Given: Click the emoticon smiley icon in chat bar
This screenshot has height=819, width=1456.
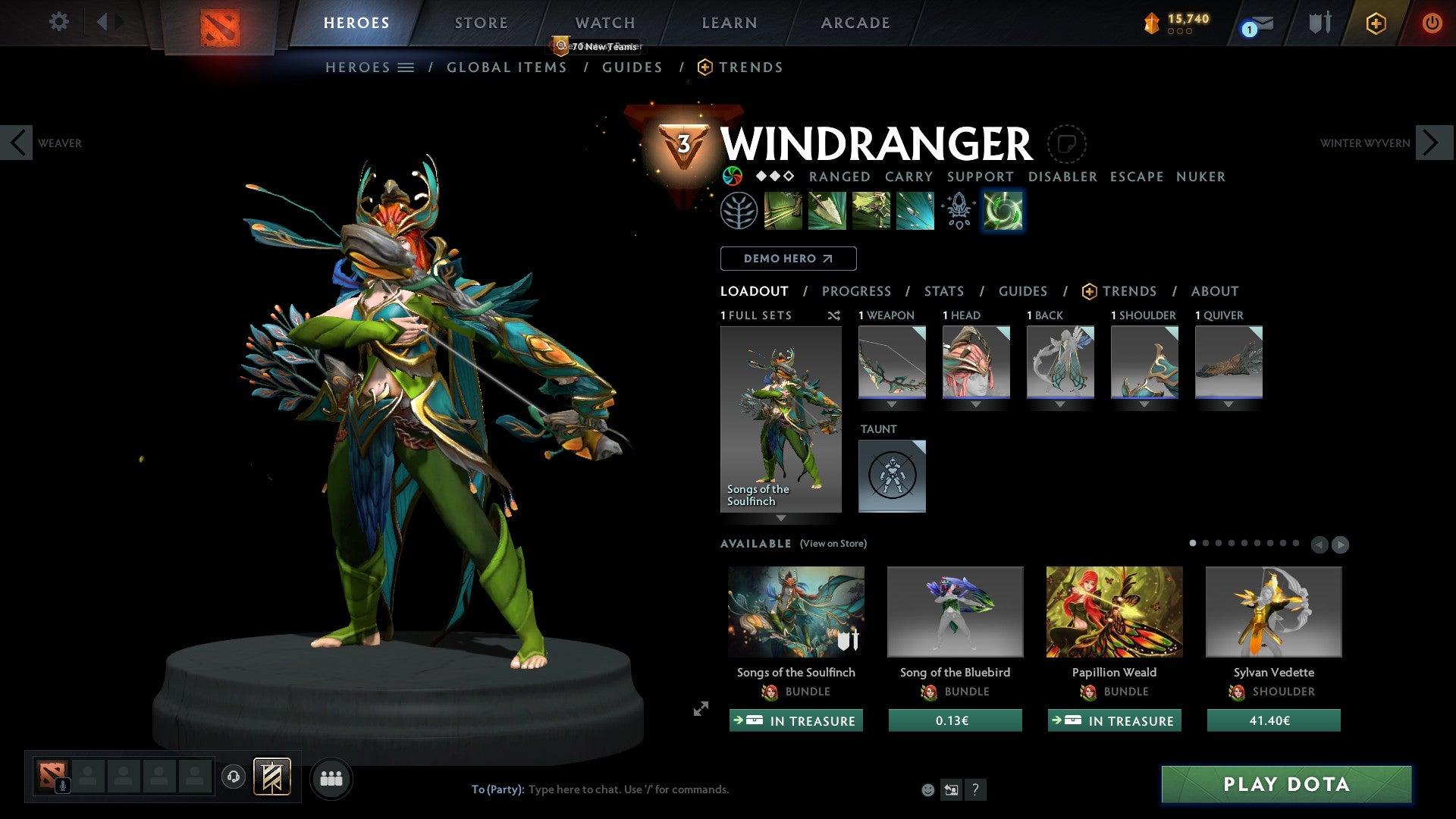Looking at the screenshot, I should [x=927, y=789].
